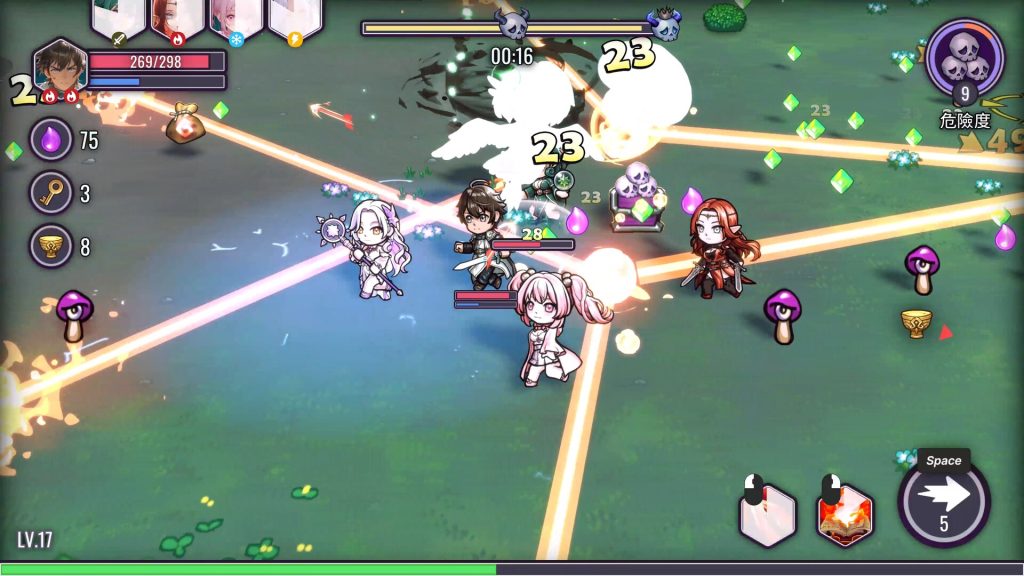Switch to the red-haired fire party member

[x=178, y=18]
